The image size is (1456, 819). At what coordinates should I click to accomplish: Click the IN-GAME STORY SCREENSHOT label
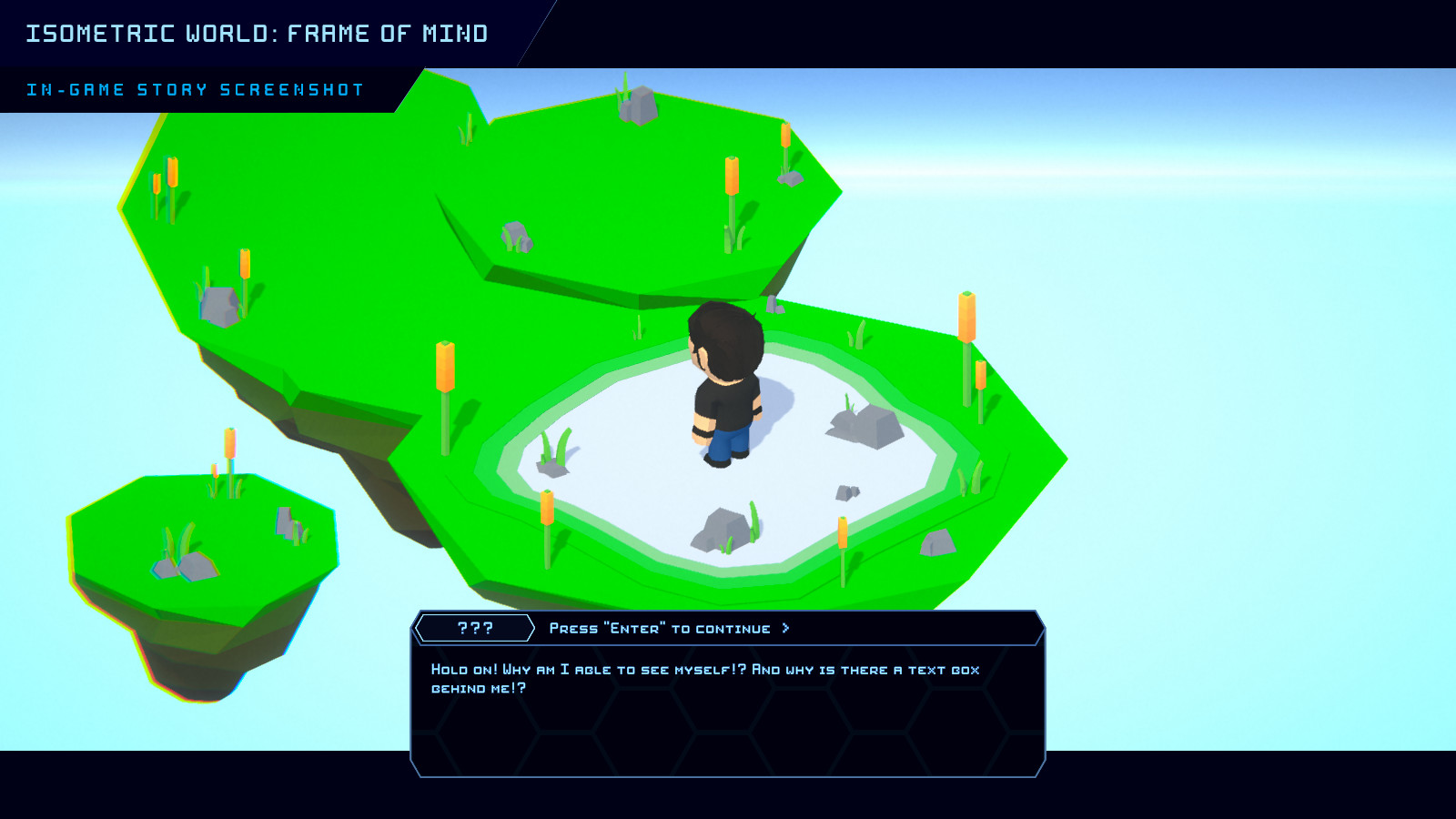tap(195, 89)
